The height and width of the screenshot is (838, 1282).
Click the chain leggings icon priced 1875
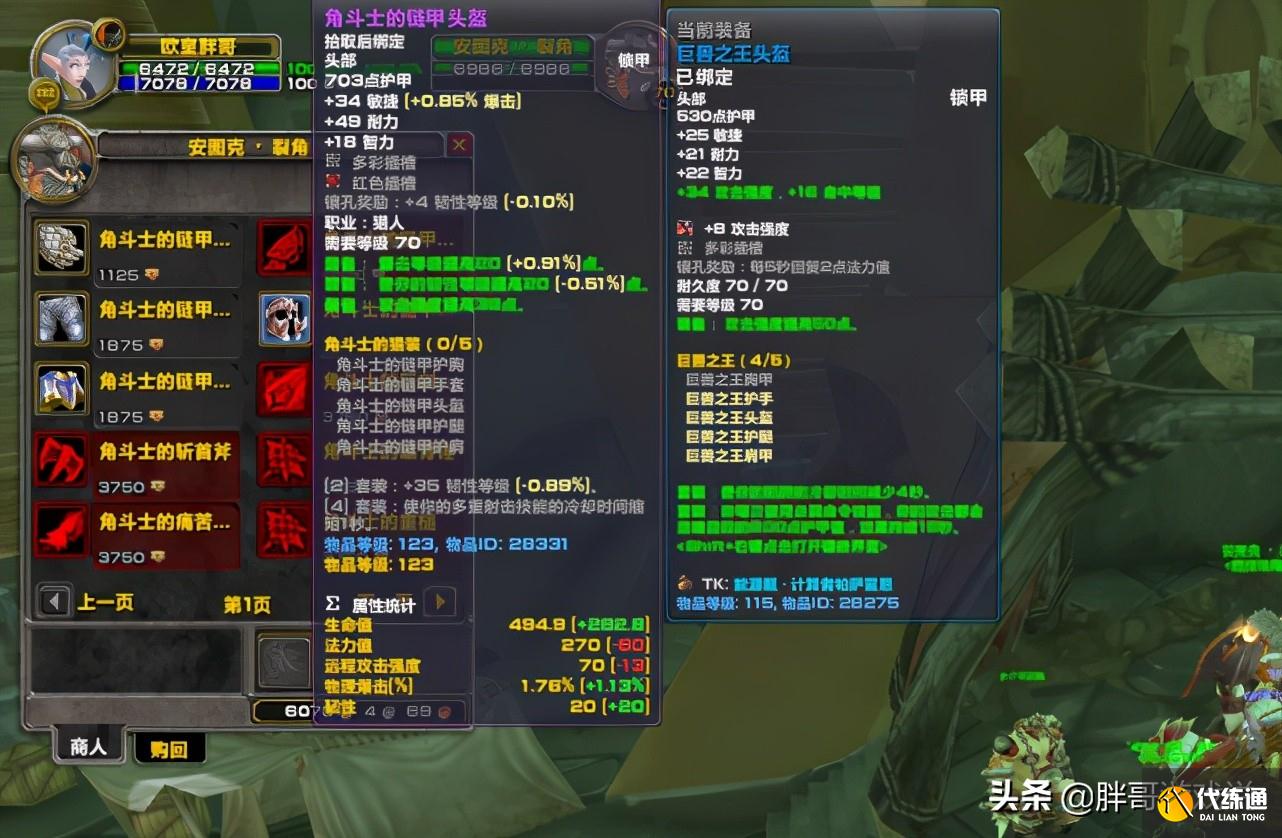click(x=61, y=320)
